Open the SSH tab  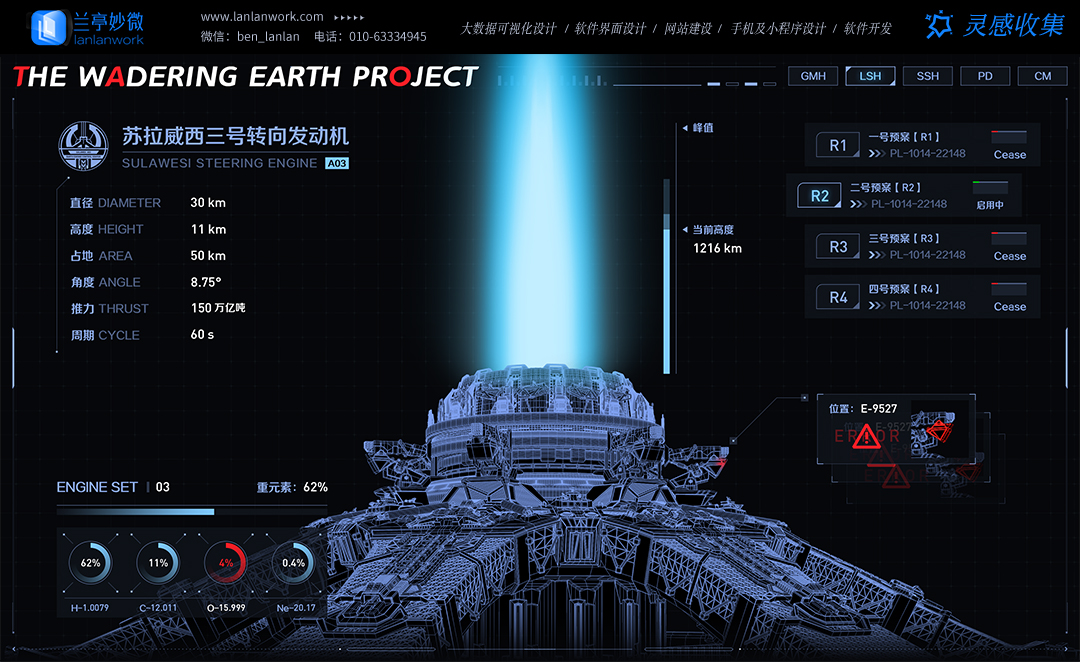pyautogui.click(x=928, y=76)
